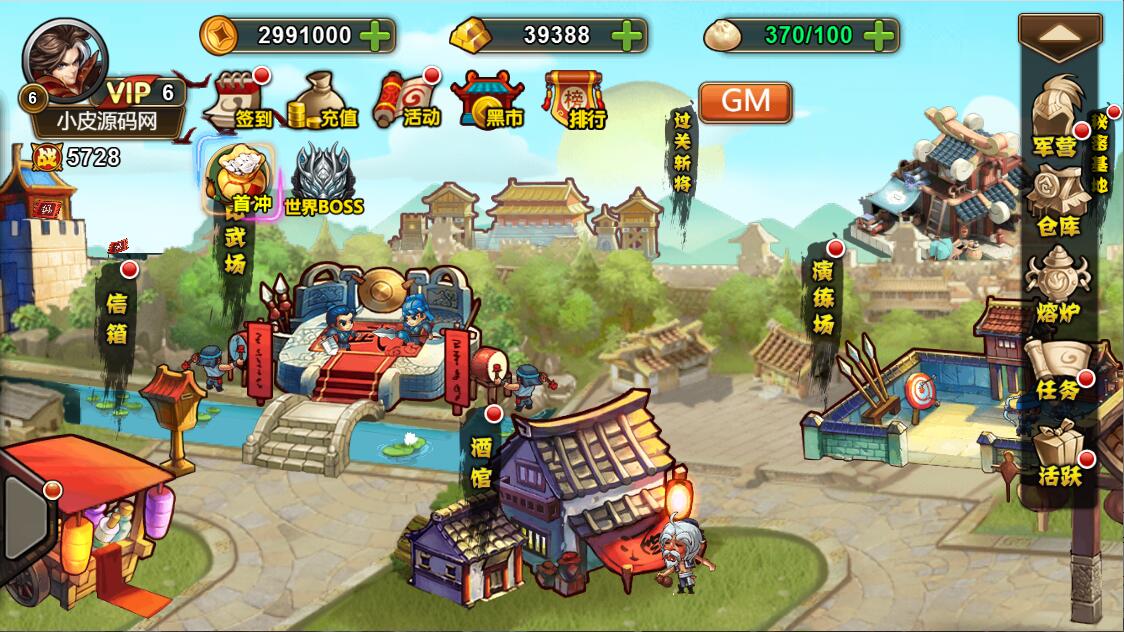Open the 签到 daily sign-in calendar
1124x632 pixels.
tap(240, 98)
